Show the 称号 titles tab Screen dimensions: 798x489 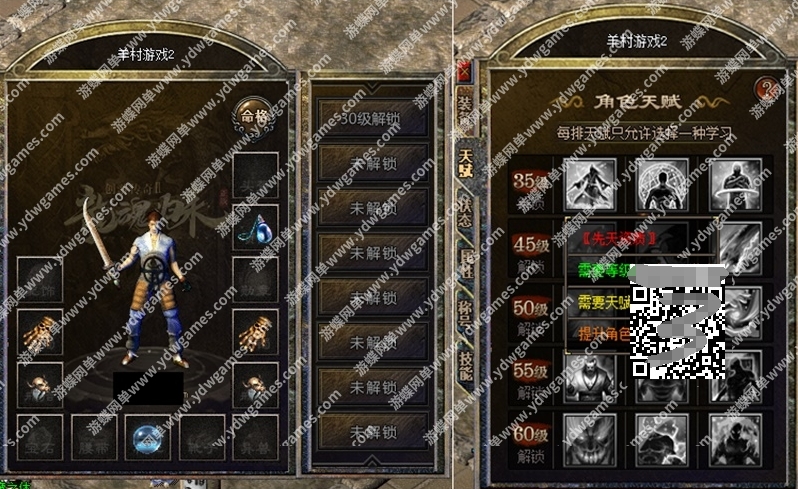pos(465,312)
